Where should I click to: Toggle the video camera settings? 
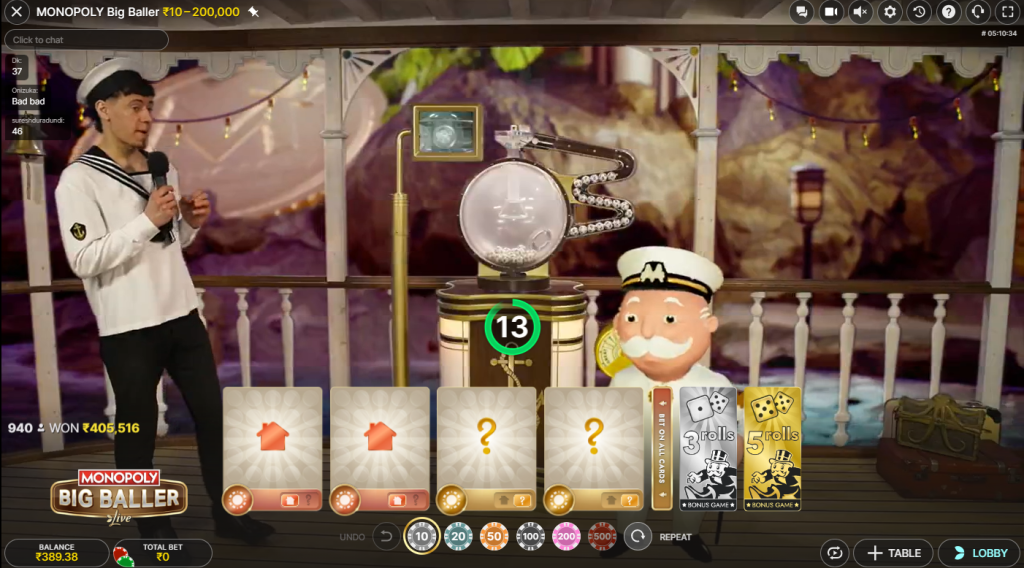830,12
